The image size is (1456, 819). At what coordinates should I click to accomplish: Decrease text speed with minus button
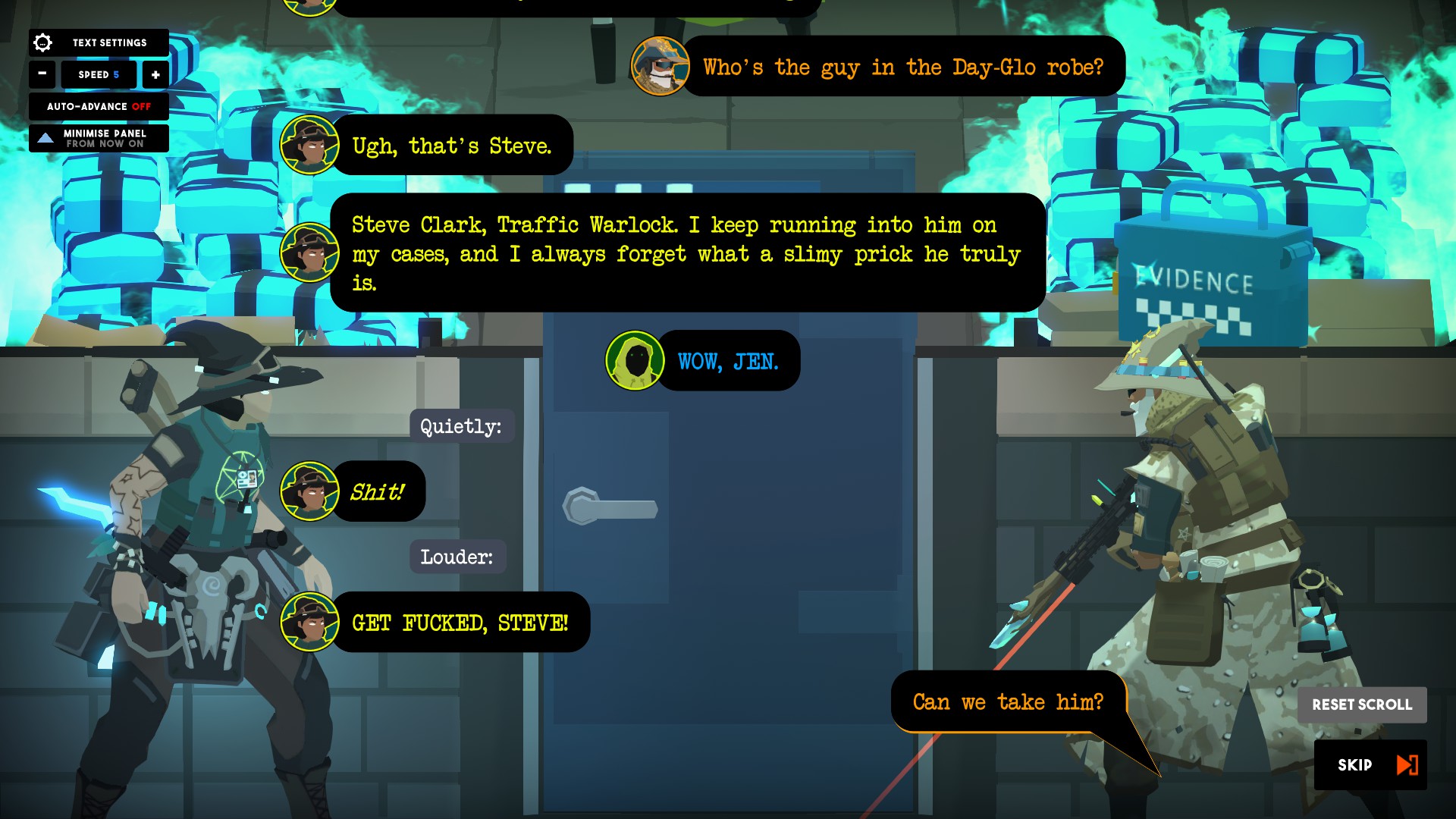coord(42,74)
